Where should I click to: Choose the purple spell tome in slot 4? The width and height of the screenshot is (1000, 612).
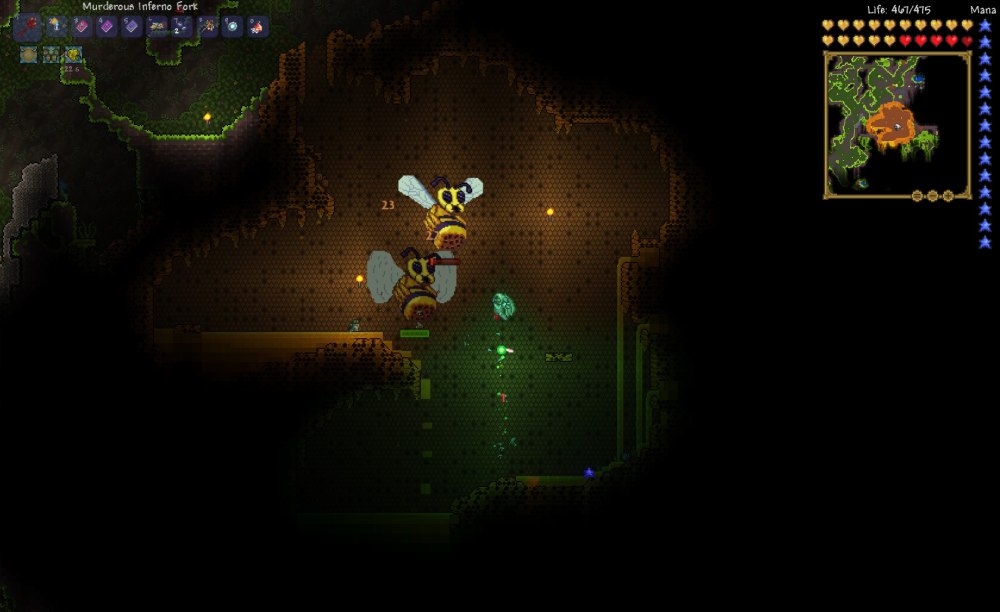point(107,27)
